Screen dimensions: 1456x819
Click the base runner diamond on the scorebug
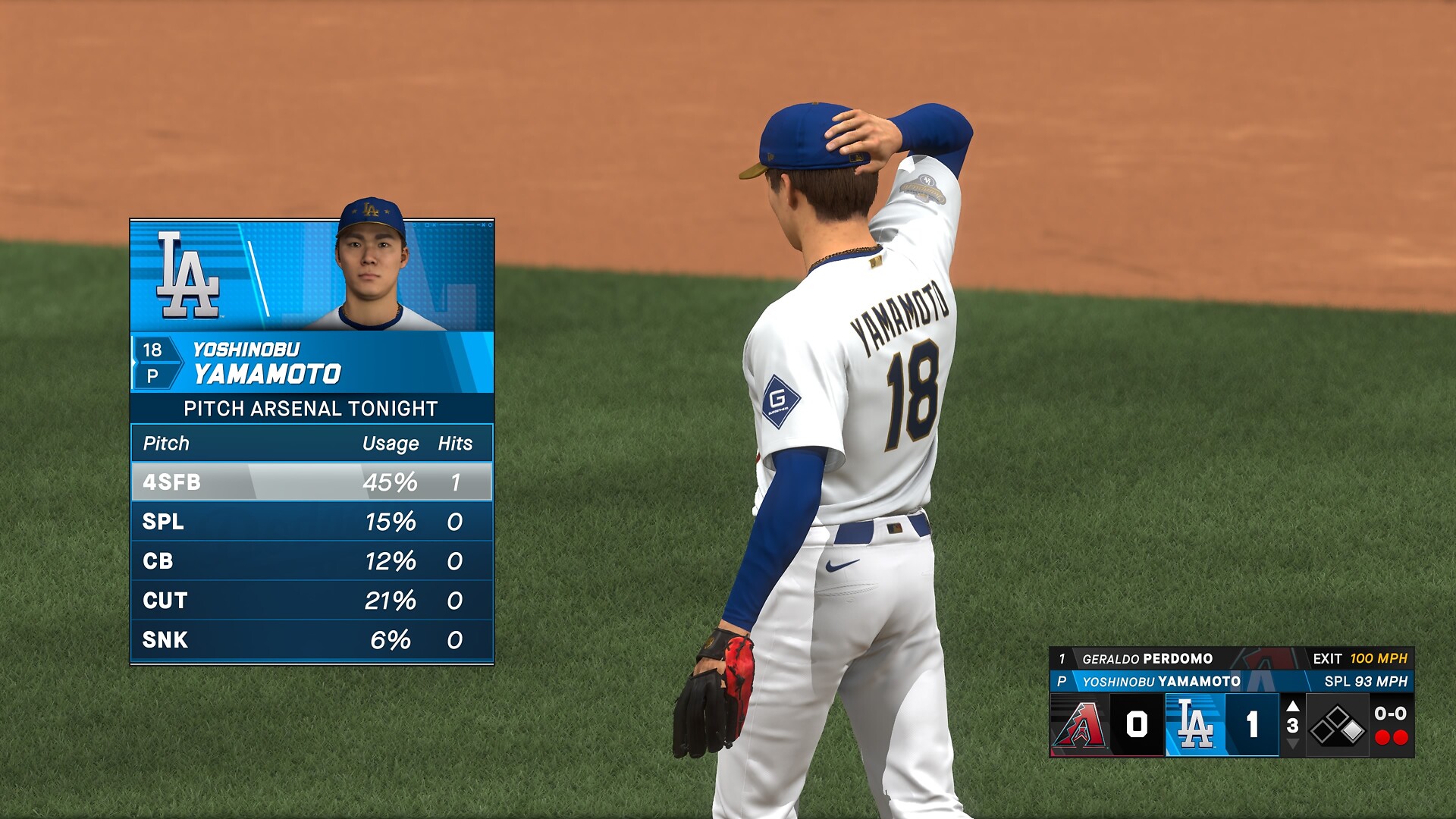pyautogui.click(x=1338, y=726)
